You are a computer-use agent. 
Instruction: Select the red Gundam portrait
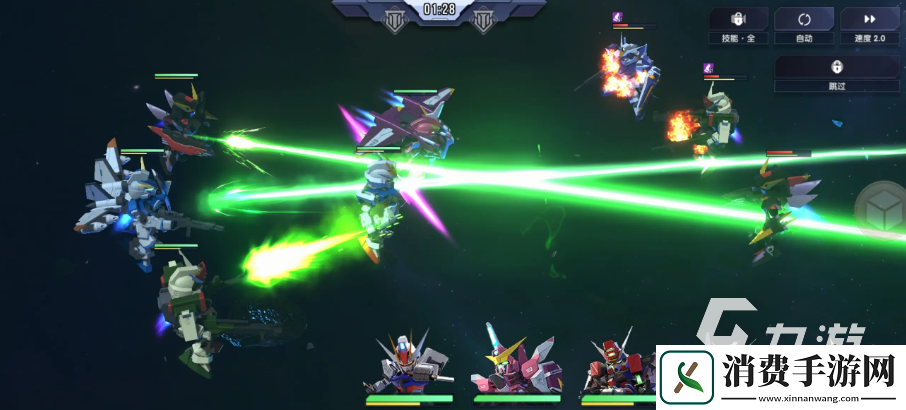click(612, 362)
